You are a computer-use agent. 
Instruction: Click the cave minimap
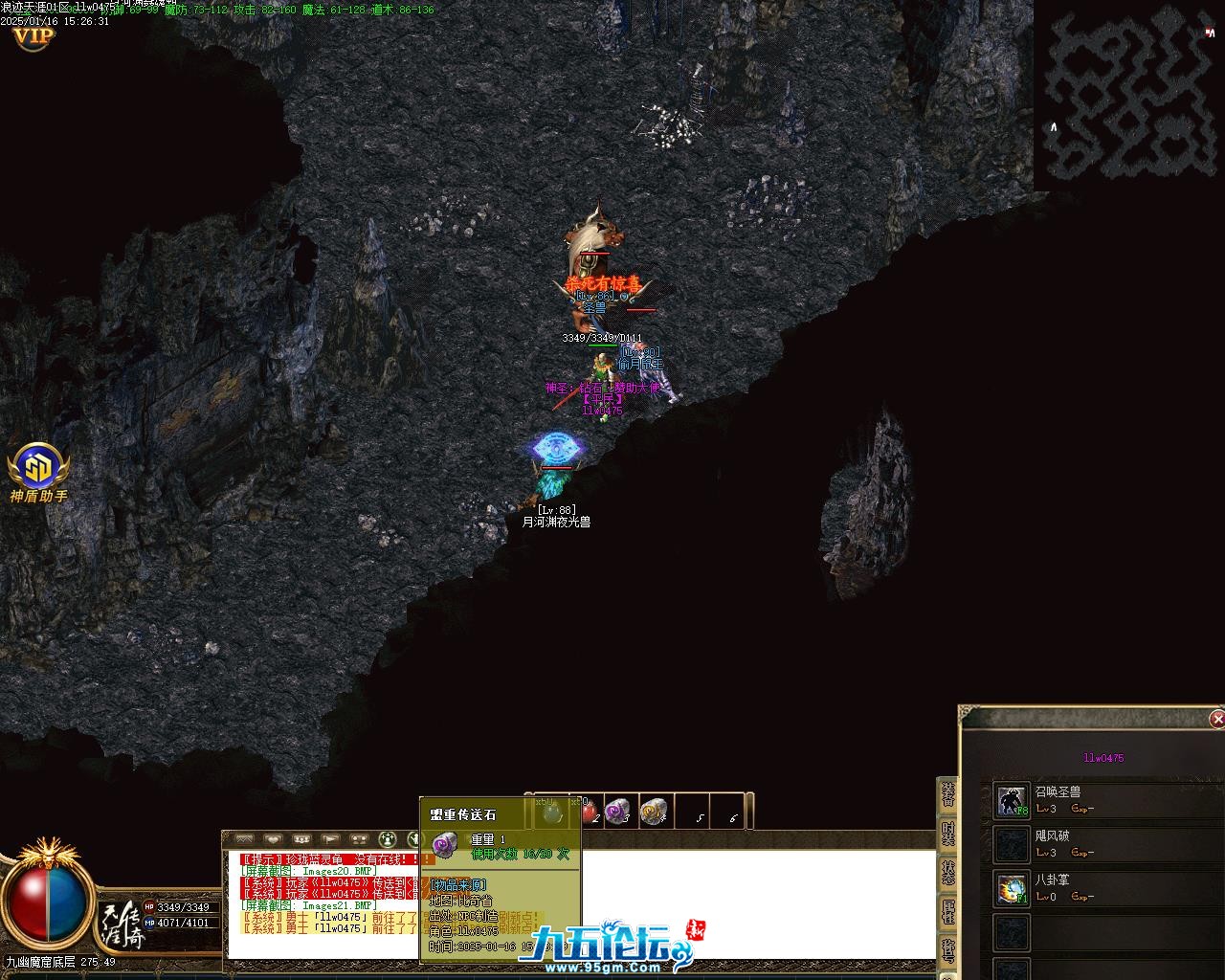(x=1127, y=95)
